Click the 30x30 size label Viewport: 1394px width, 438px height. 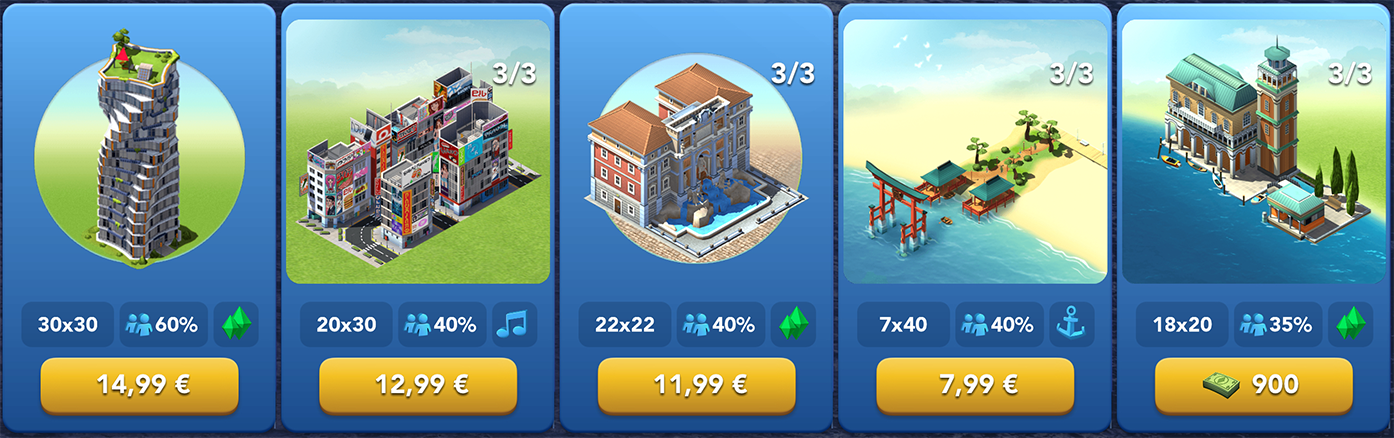pos(68,325)
